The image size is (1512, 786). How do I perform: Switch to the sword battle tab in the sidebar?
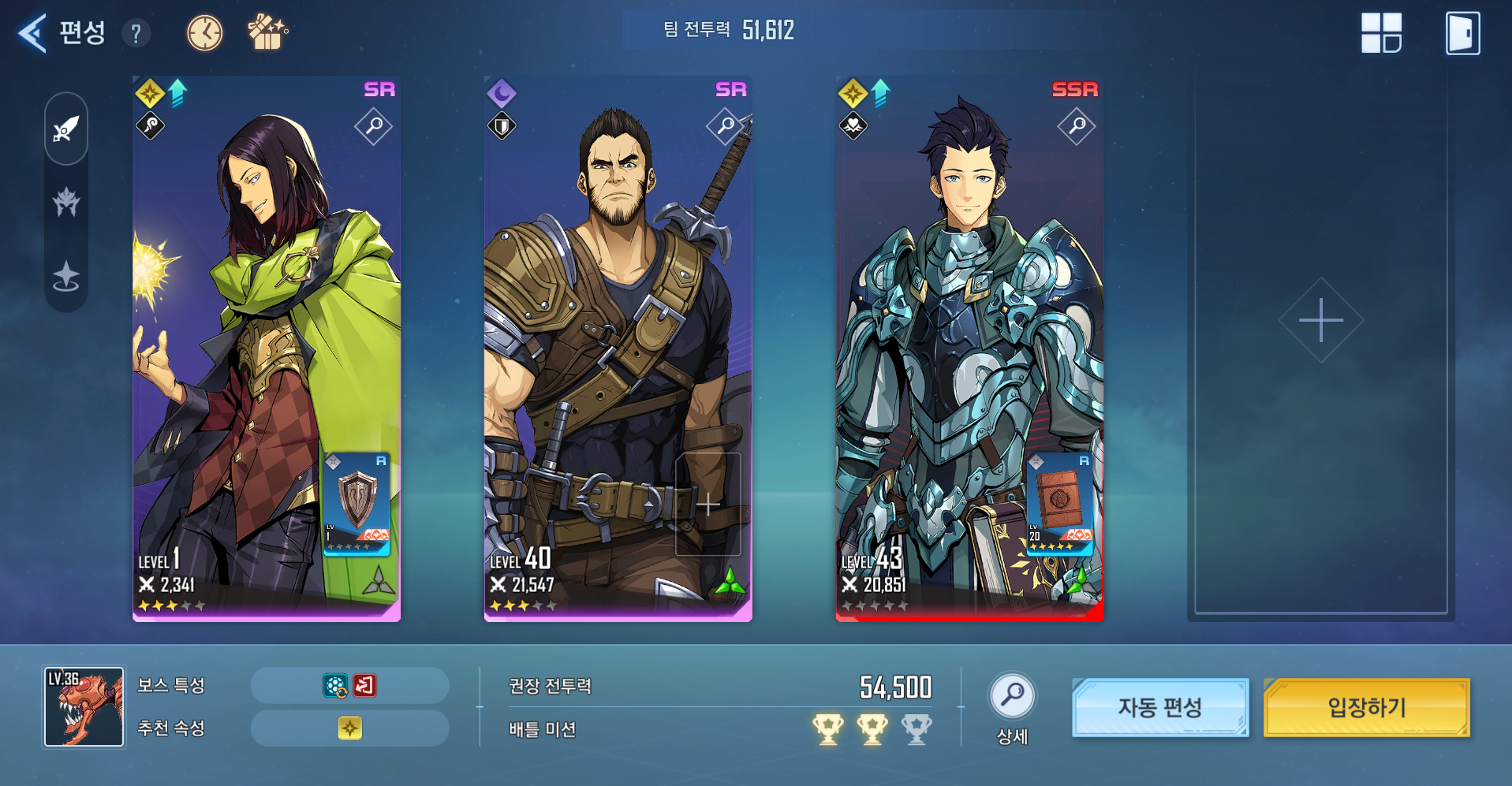coord(66,130)
